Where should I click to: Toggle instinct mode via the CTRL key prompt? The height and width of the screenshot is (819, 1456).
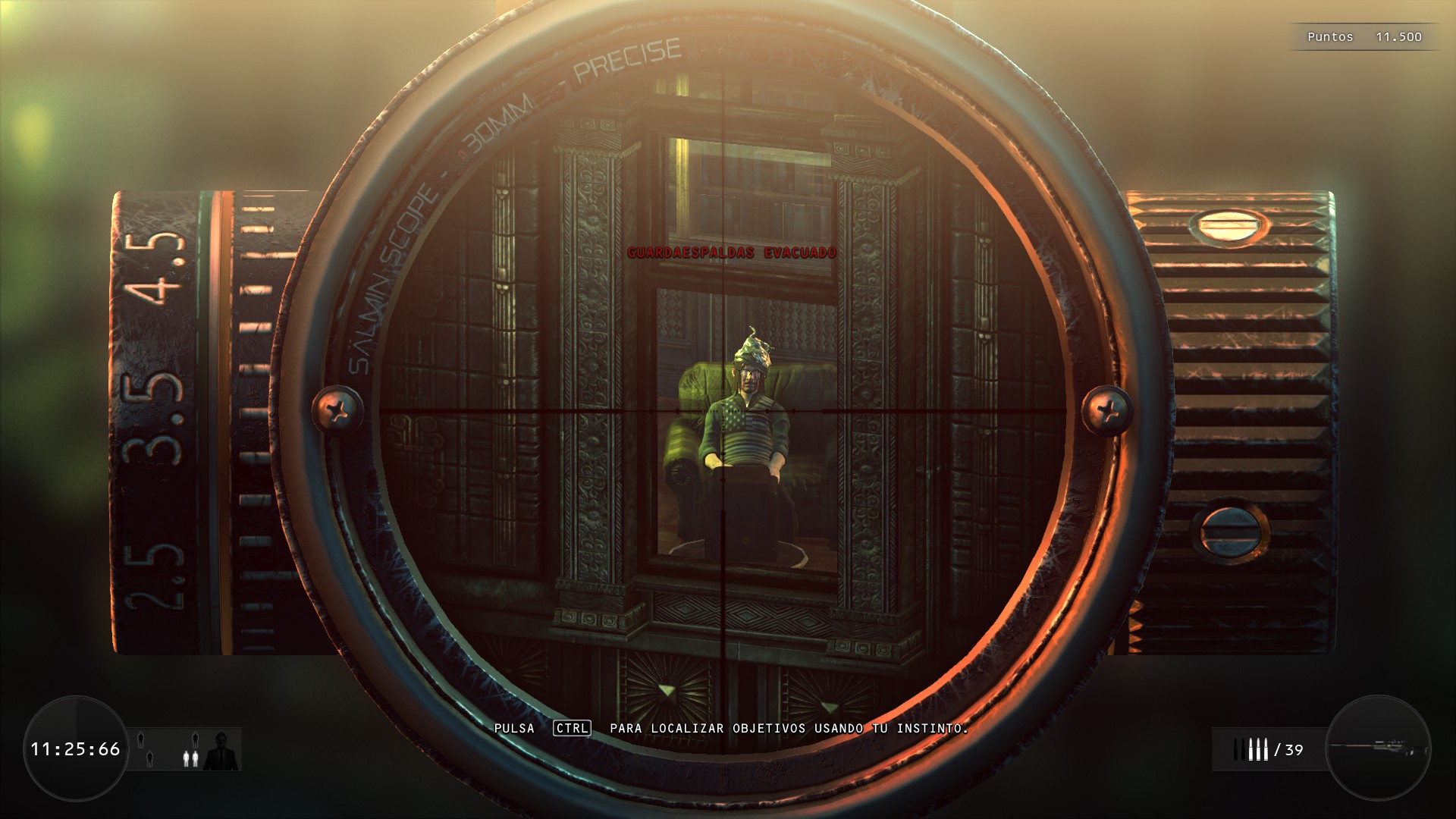click(x=573, y=730)
